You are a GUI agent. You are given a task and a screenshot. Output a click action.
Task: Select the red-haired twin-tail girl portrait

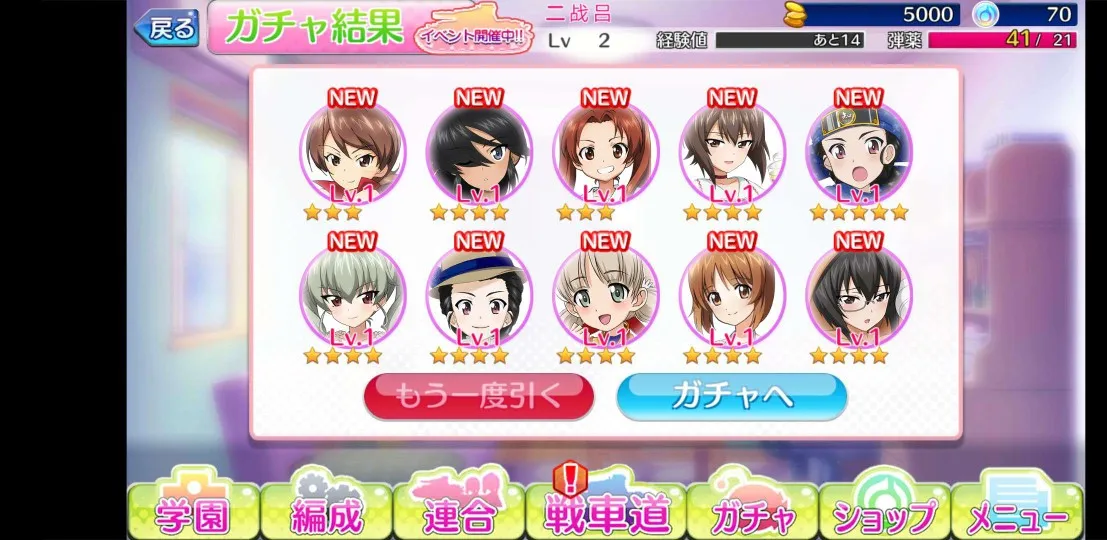point(605,154)
